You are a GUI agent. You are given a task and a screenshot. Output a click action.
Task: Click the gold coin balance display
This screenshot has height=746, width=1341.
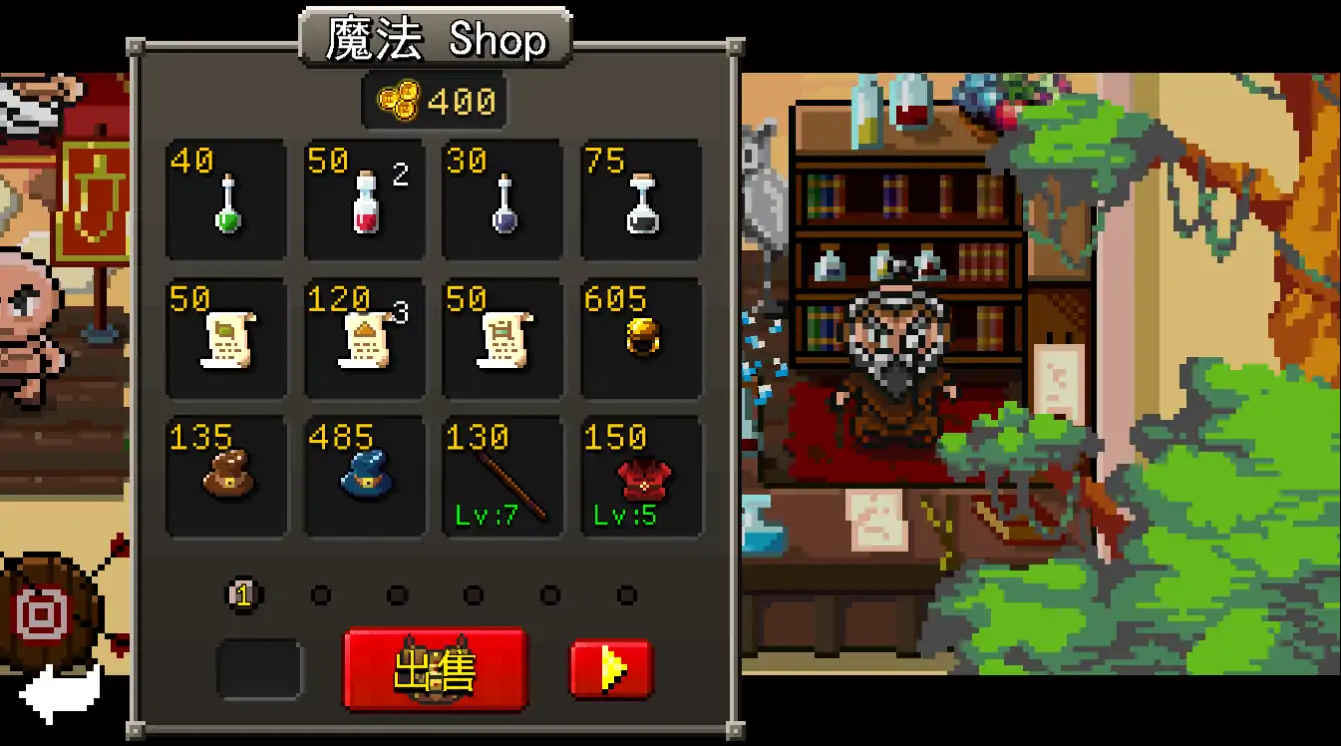pyautogui.click(x=433, y=99)
